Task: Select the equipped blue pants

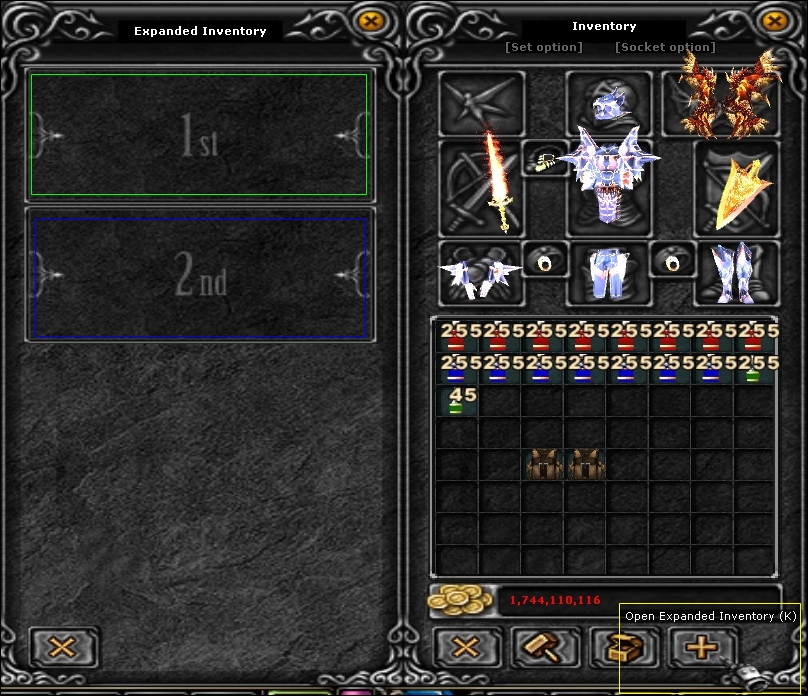Action: pos(609,275)
